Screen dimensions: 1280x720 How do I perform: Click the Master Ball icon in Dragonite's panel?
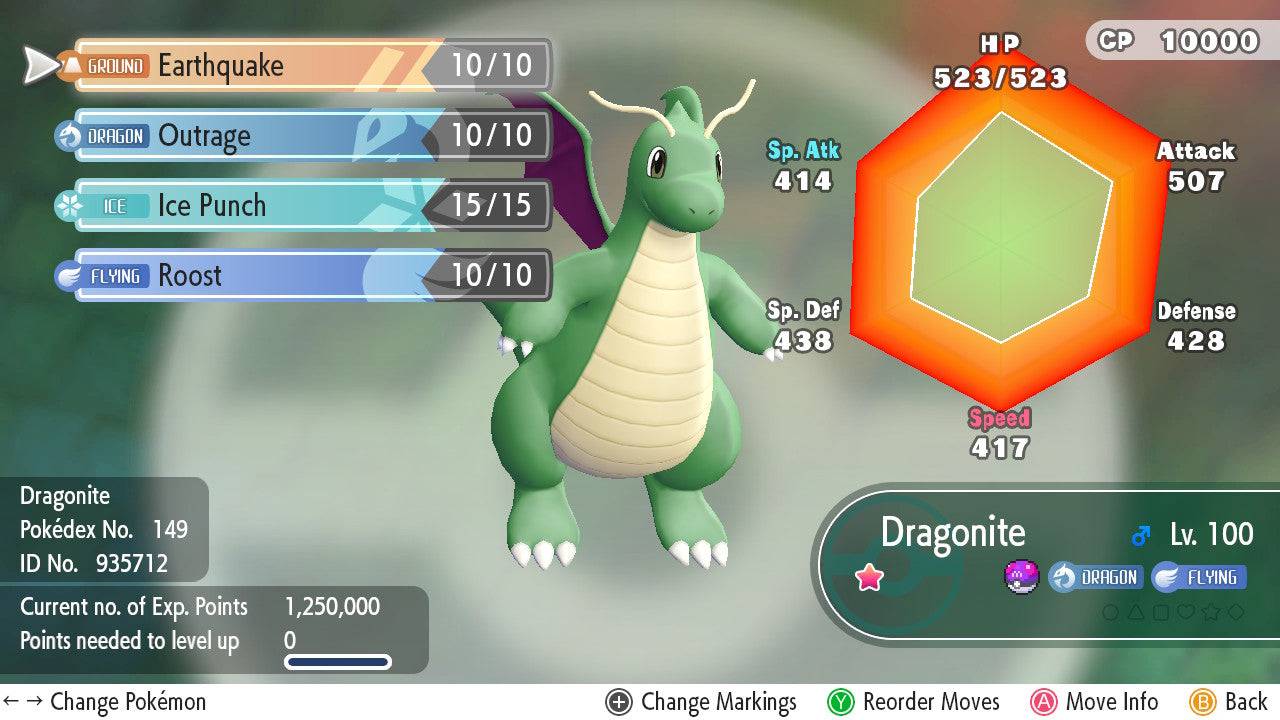click(x=1021, y=577)
